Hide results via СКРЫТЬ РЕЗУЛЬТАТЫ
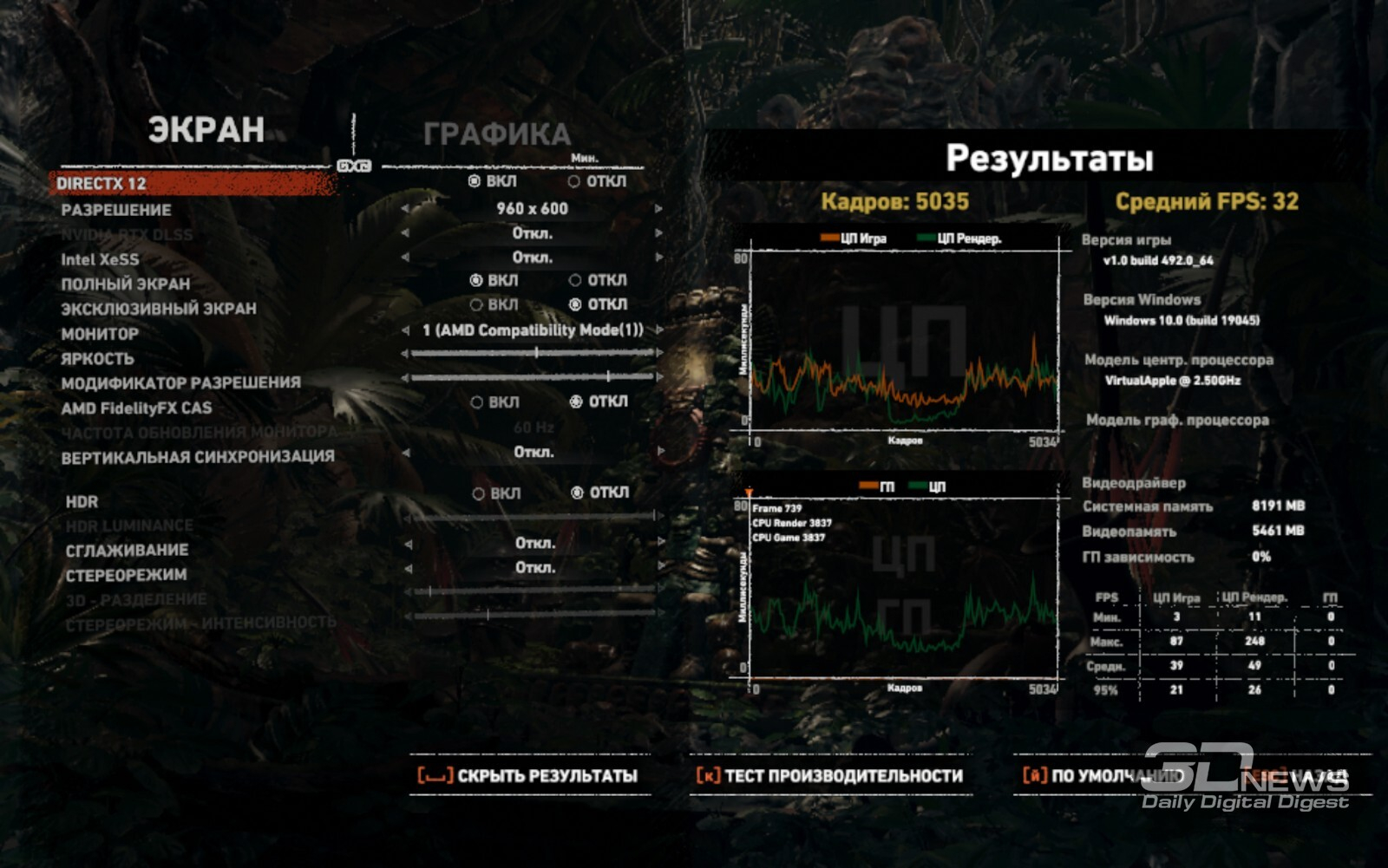Viewport: 1388px width, 868px height. tap(529, 776)
